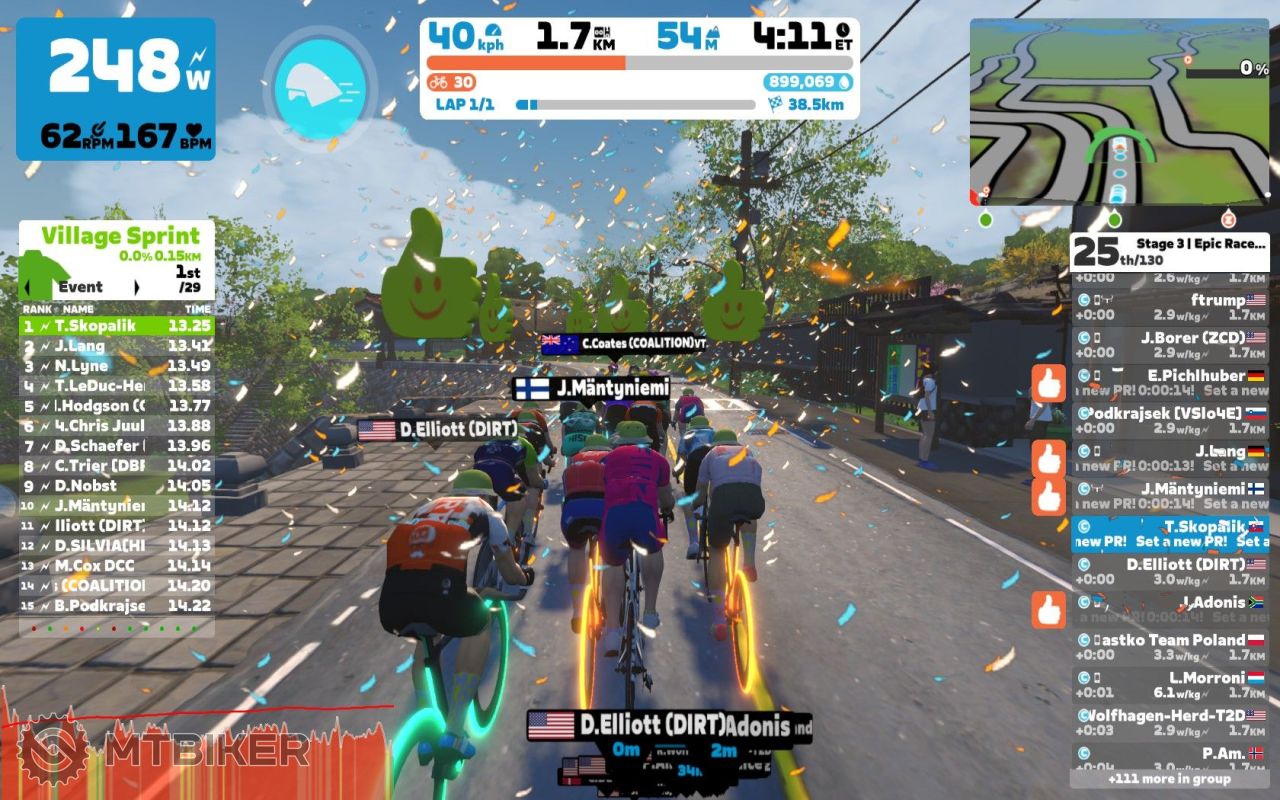Choose D.Nobst in the sprint leaderboard
The image size is (1280, 800).
click(x=116, y=486)
